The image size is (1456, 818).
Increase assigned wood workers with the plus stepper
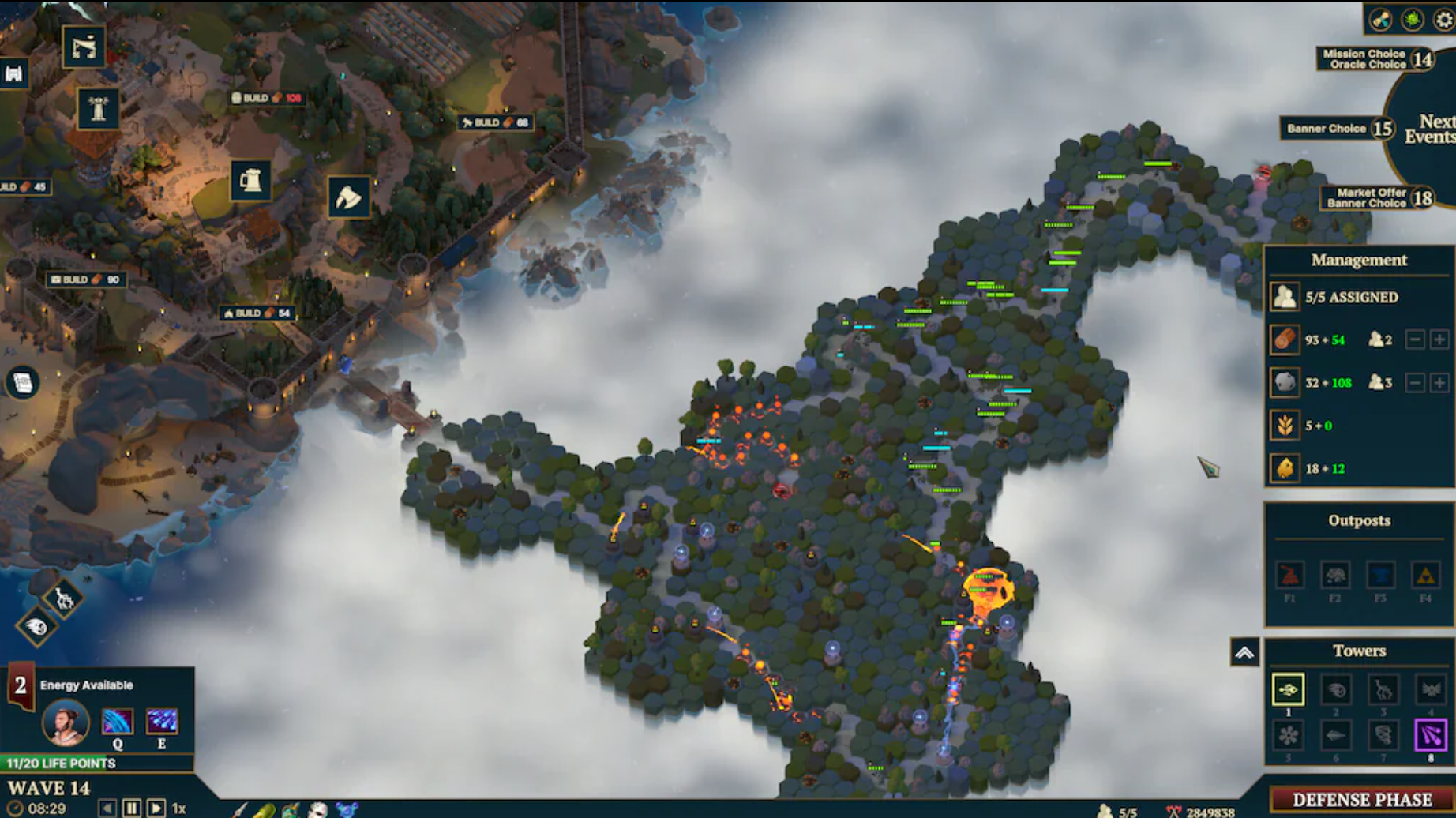click(x=1439, y=341)
